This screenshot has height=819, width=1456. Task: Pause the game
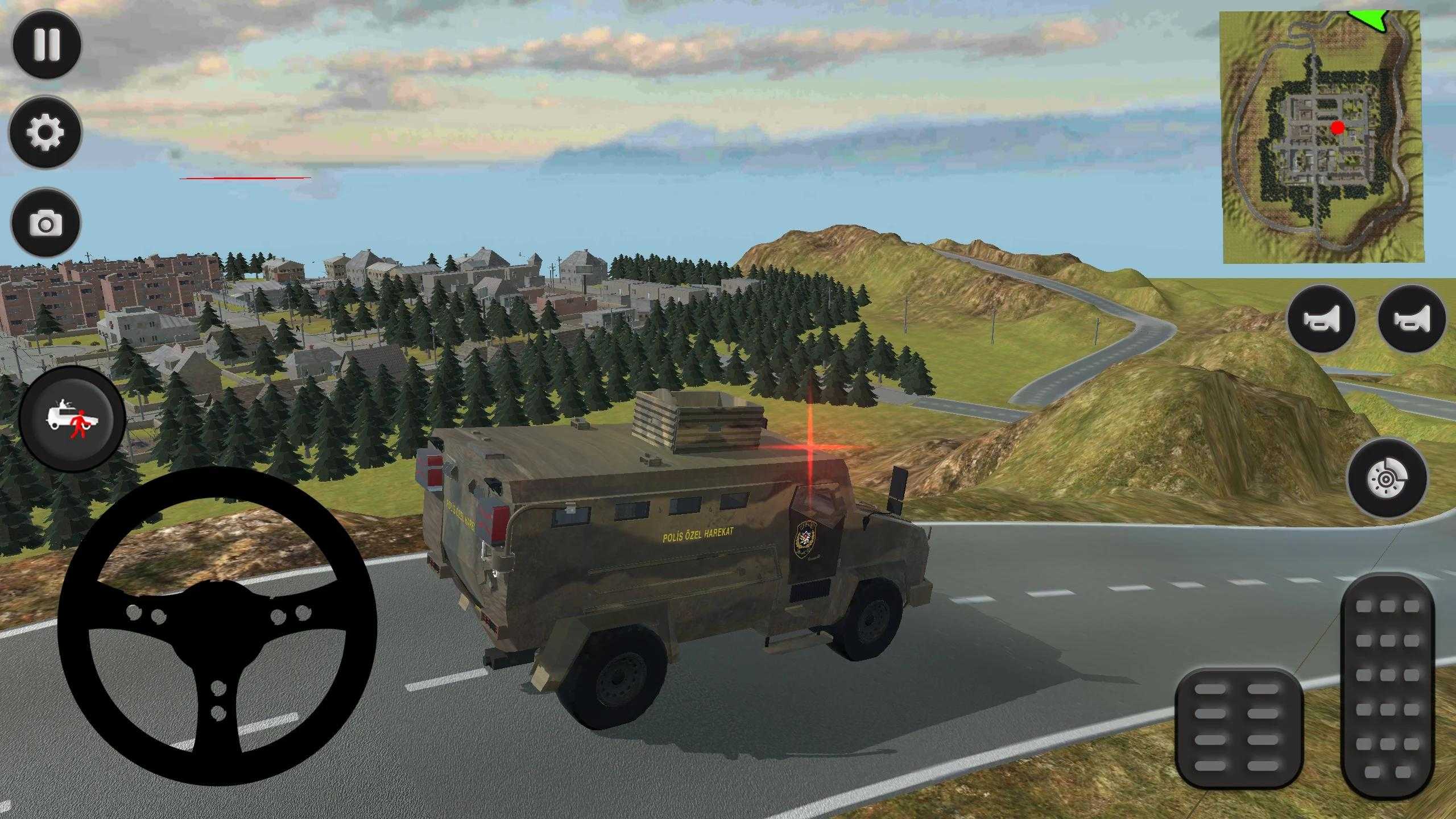click(x=47, y=44)
